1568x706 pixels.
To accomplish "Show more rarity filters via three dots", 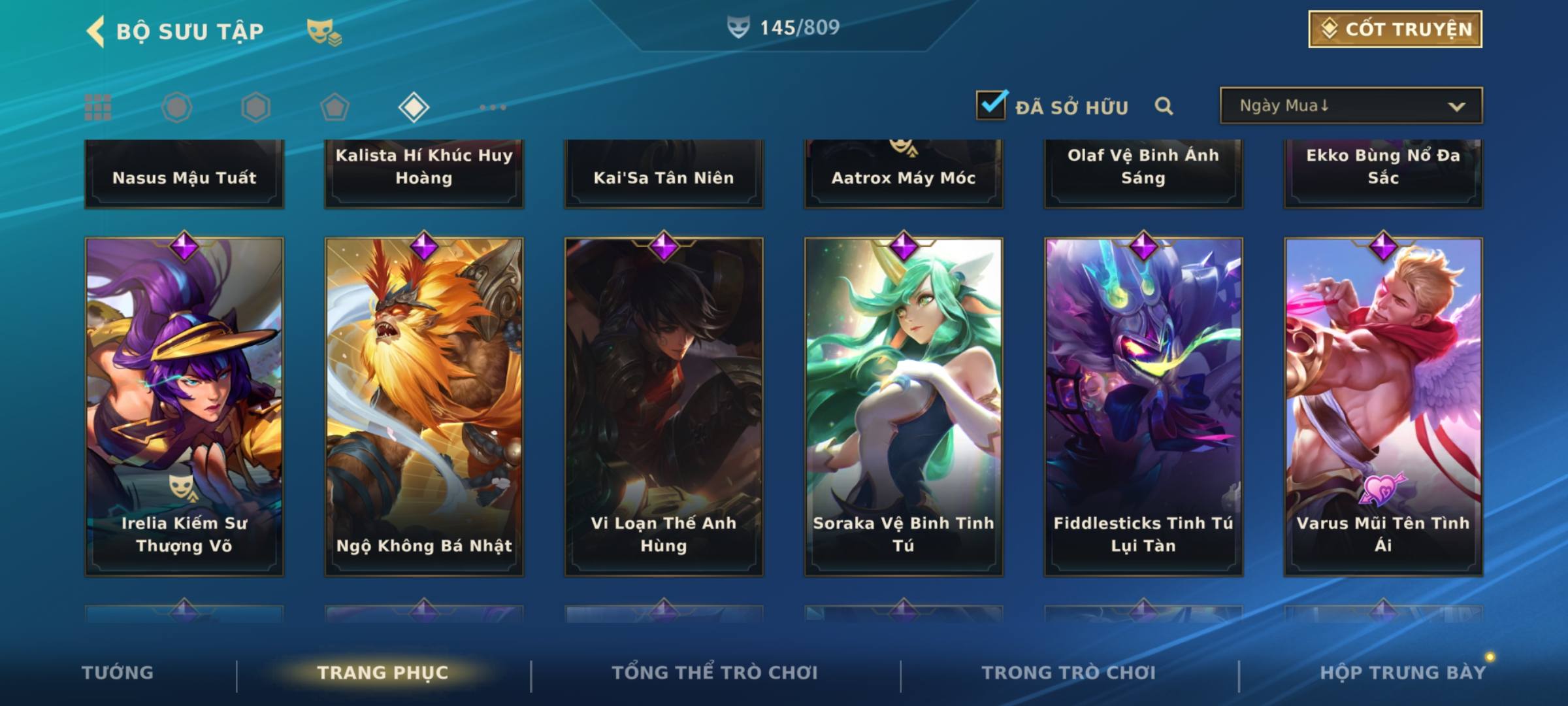I will 493,107.
